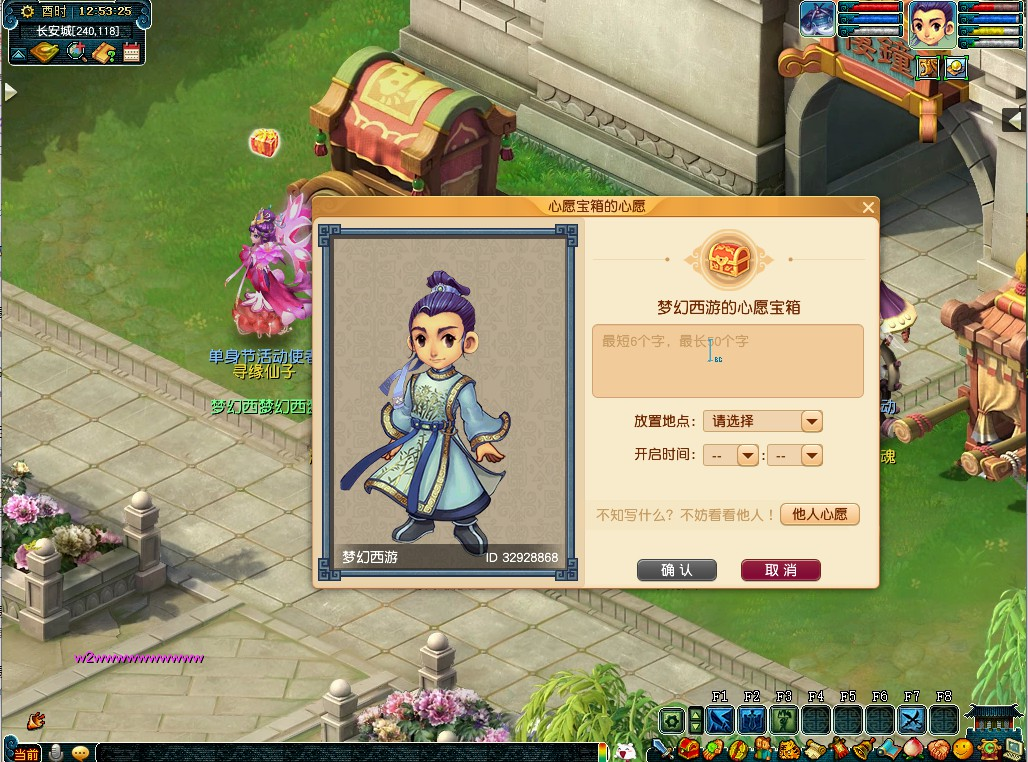
Task: Activate the F7 crossed swords skill
Action: (911, 719)
